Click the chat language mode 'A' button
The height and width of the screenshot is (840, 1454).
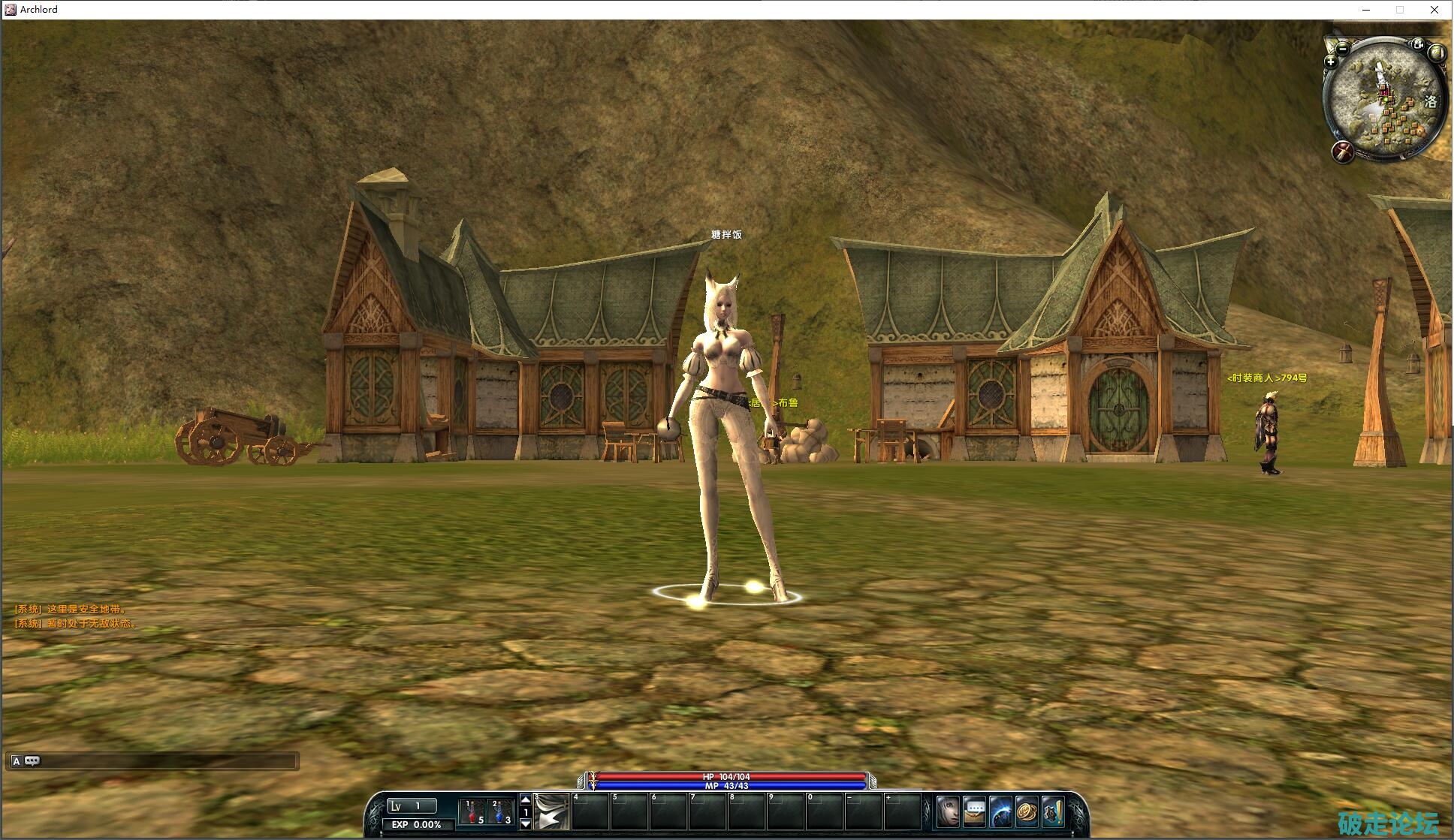point(16,761)
